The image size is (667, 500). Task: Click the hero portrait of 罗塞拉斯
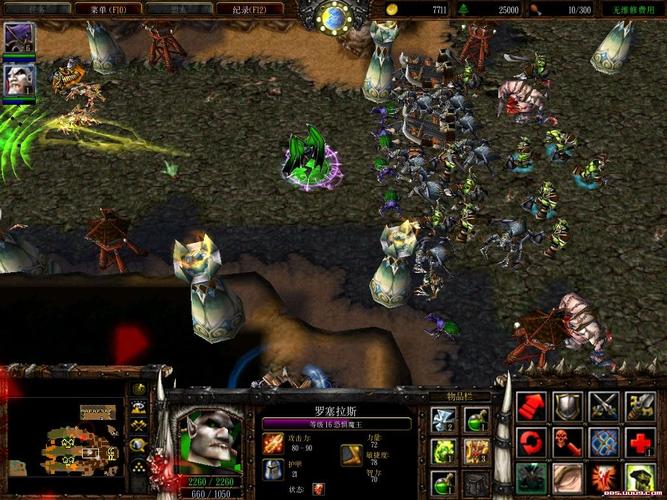click(x=210, y=438)
